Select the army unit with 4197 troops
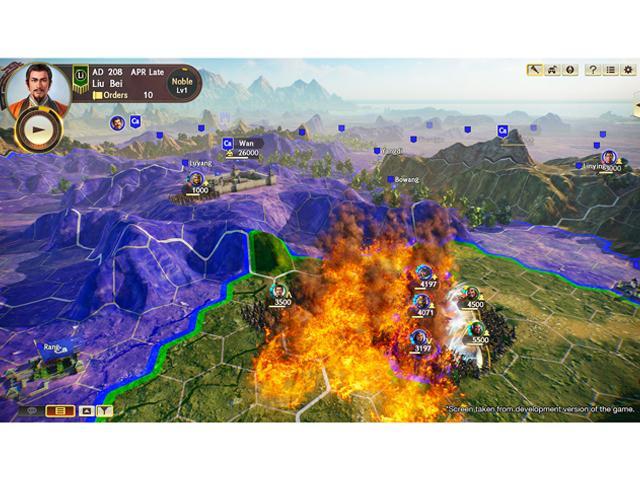 [x=425, y=274]
